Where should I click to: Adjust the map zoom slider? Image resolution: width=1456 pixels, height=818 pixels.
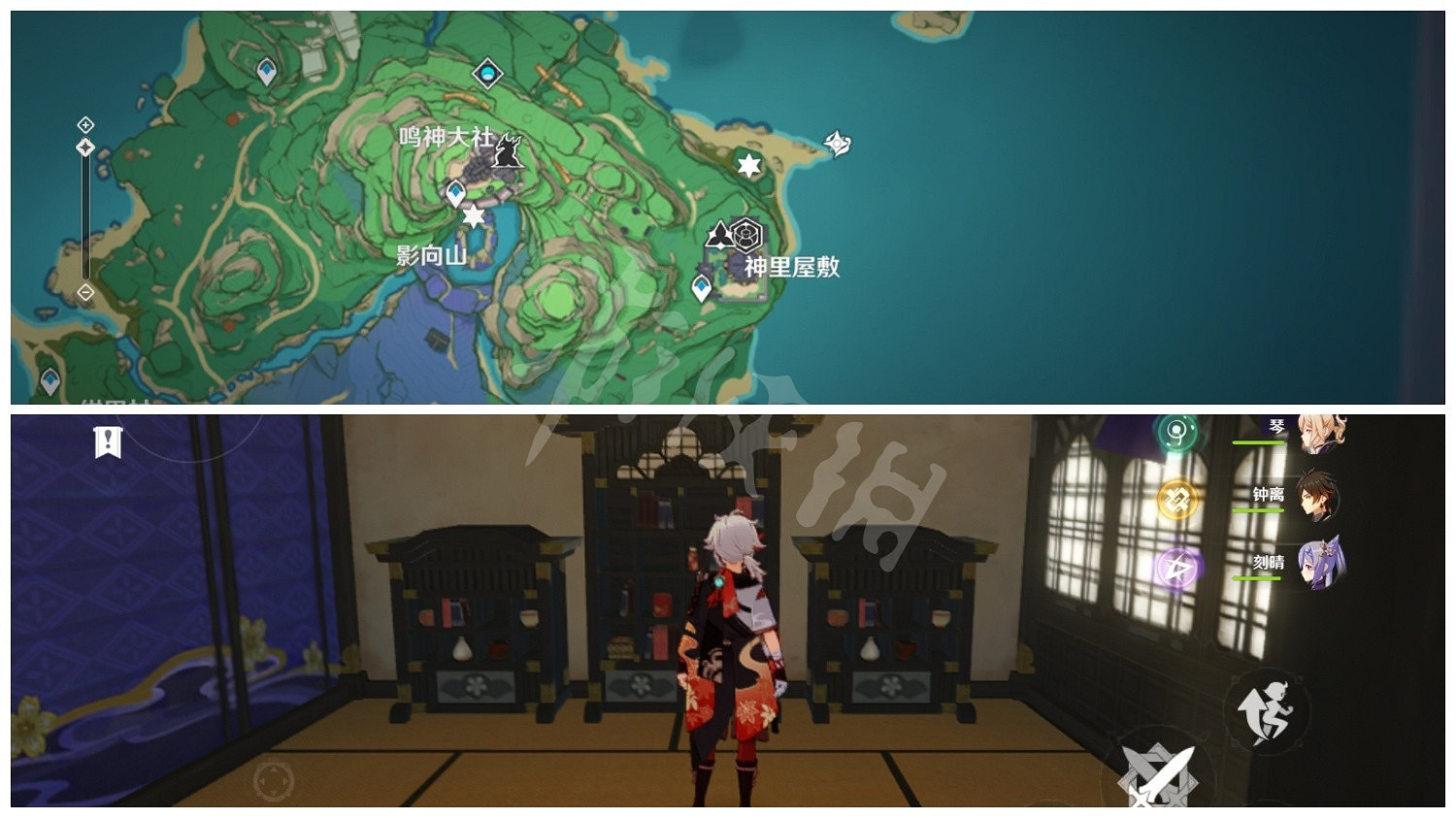pyautogui.click(x=85, y=147)
